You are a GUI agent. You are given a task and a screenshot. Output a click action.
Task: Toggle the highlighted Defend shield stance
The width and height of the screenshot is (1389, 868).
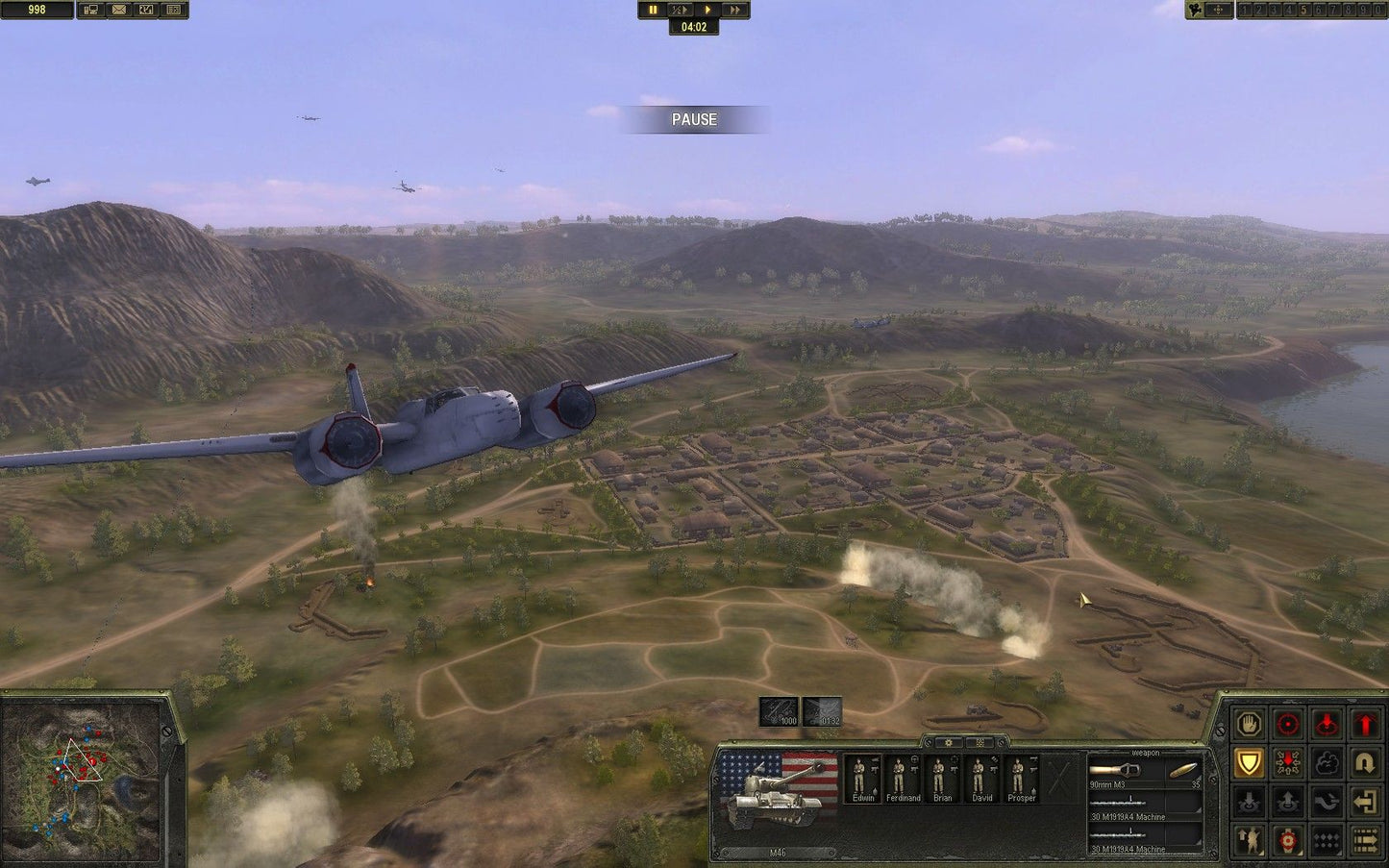1248,763
